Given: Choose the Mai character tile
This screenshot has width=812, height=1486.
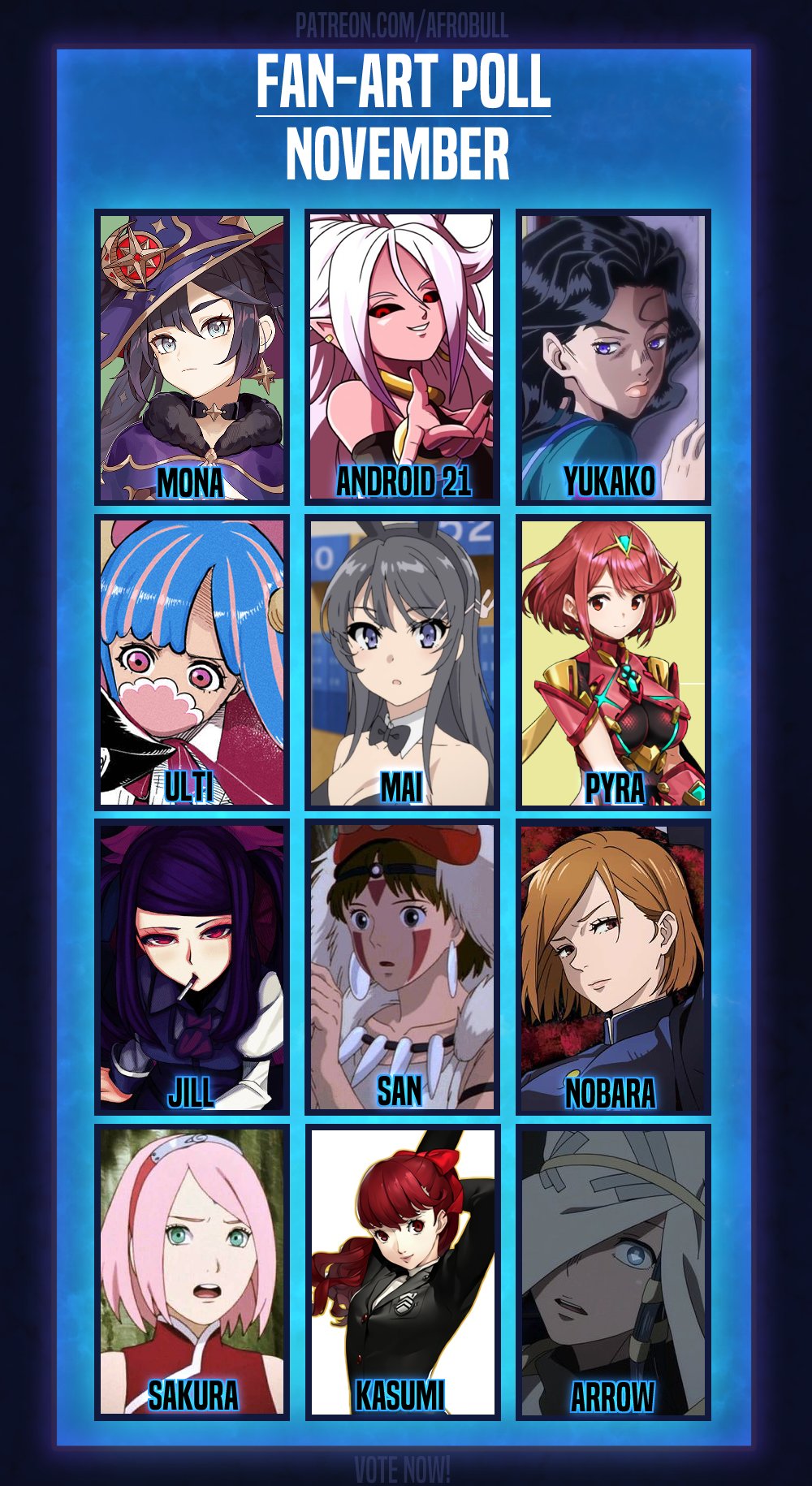Looking at the screenshot, I should tap(403, 662).
